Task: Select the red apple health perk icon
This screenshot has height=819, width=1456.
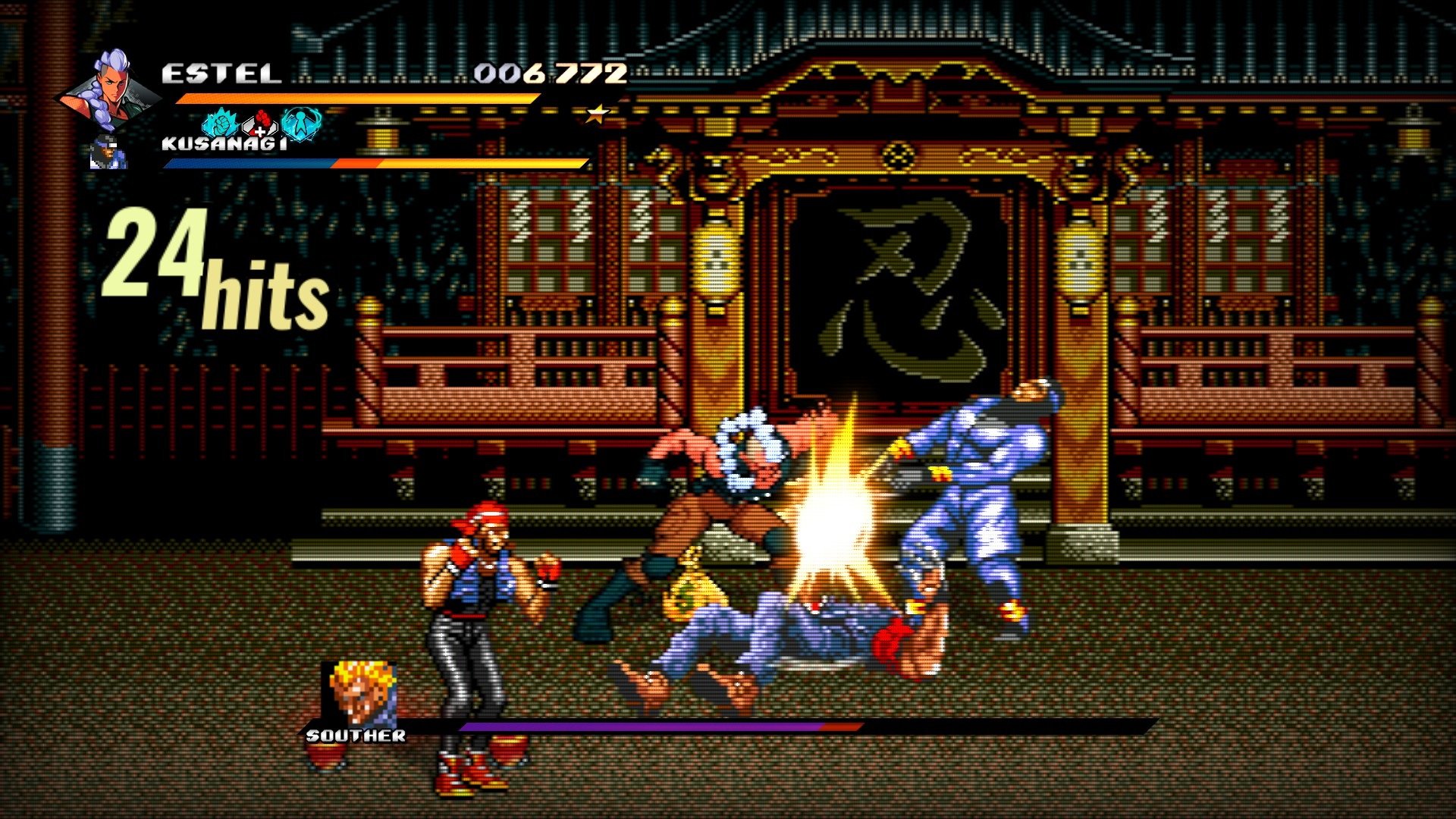Action: [x=261, y=124]
